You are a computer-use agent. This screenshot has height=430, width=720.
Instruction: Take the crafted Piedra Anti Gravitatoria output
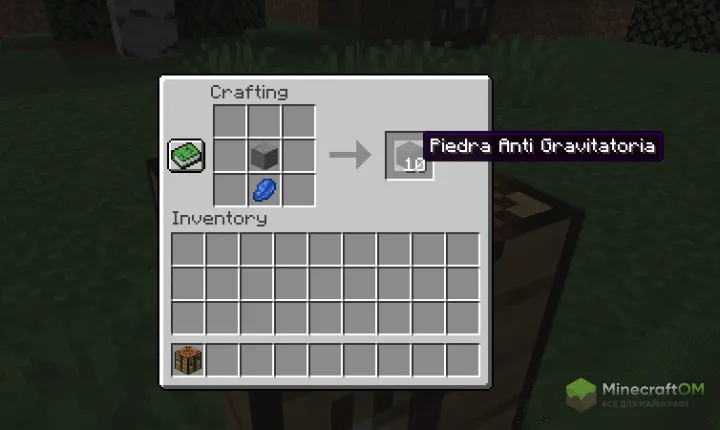(408, 155)
